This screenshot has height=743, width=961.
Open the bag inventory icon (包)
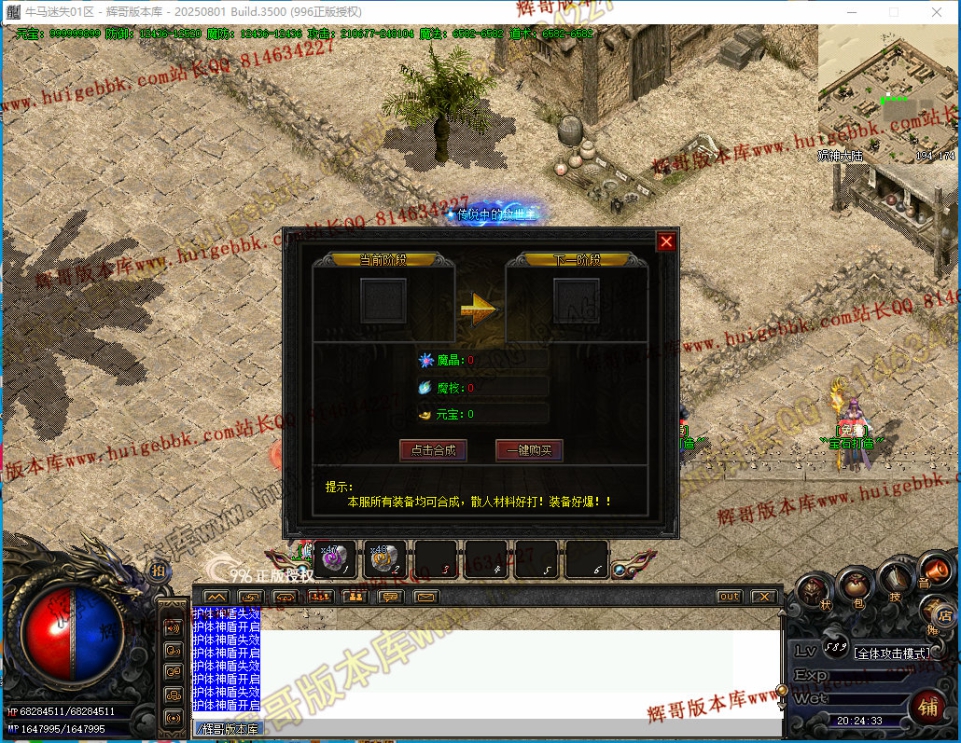(x=856, y=583)
